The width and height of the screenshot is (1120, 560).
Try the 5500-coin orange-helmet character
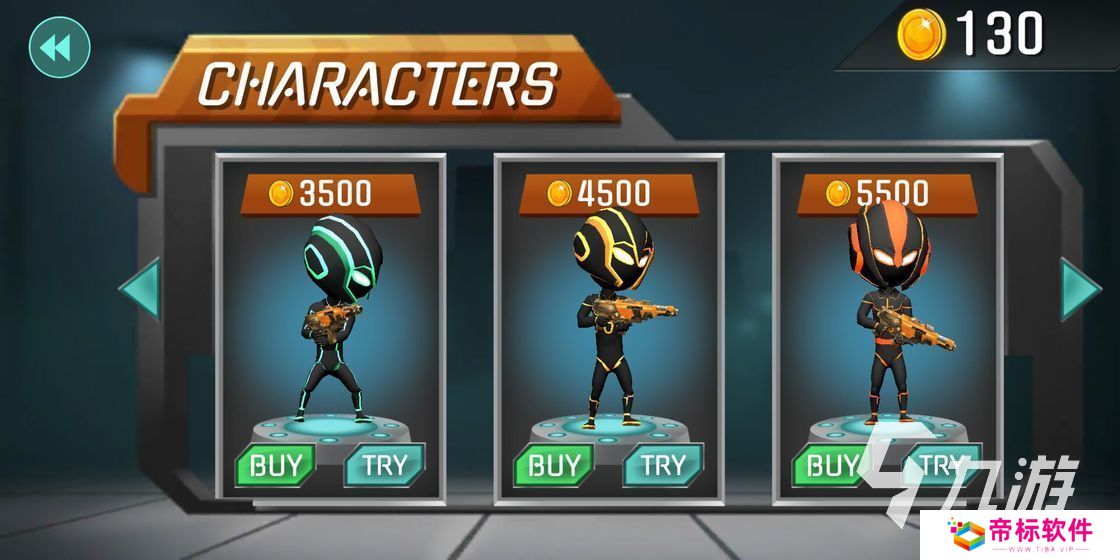tap(940, 465)
